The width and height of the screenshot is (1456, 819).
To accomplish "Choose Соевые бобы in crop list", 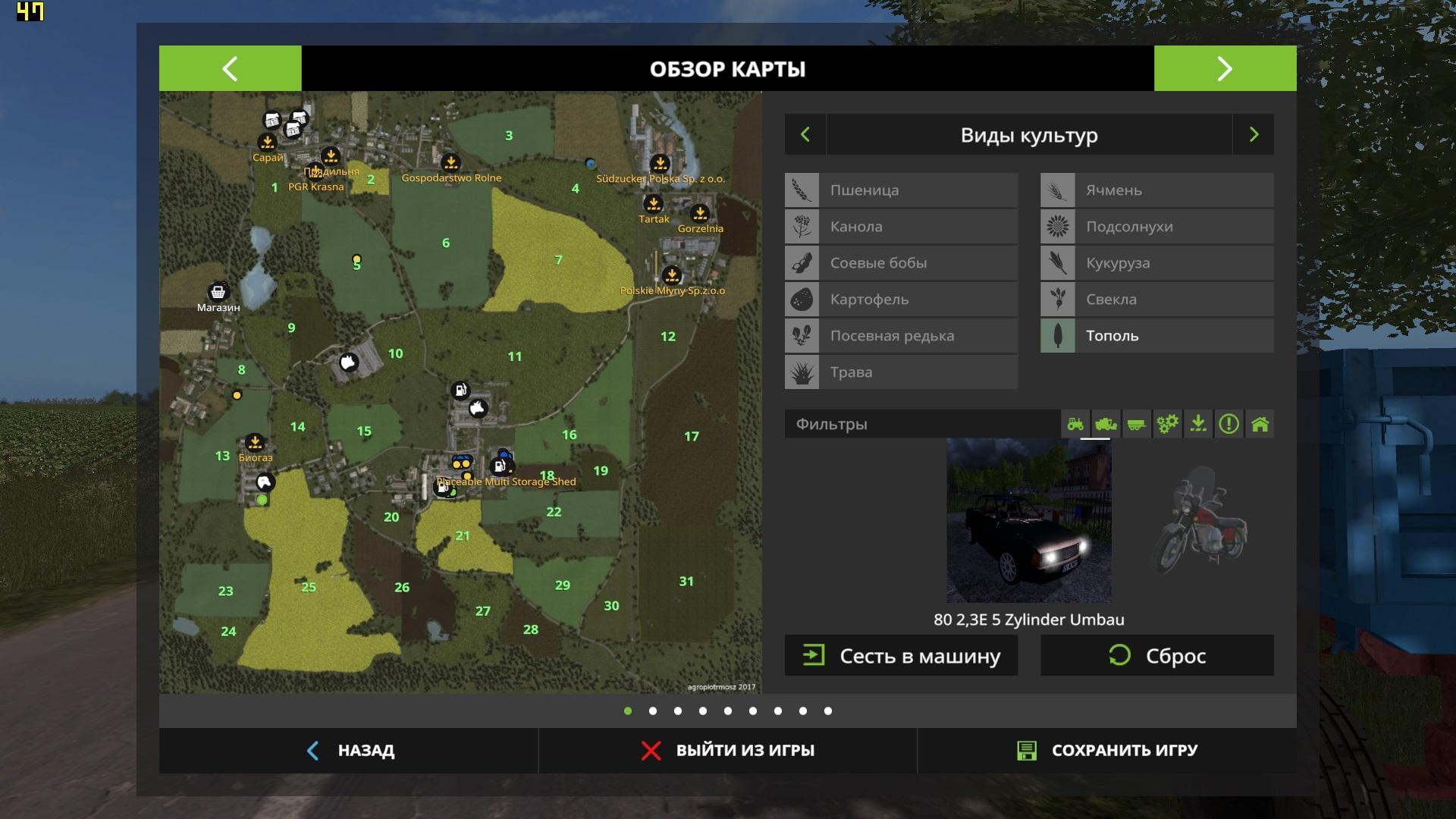I will point(901,263).
